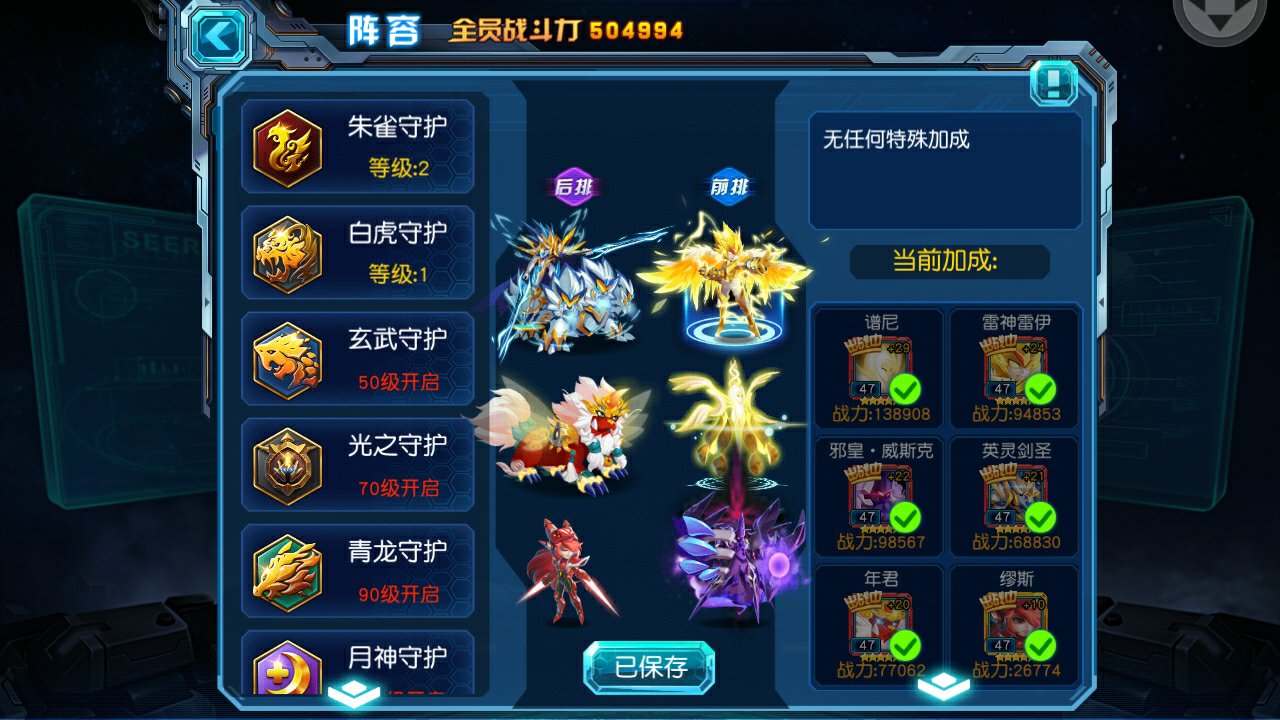Switch to the 前排 front-row tab
The image size is (1280, 720).
click(730, 186)
